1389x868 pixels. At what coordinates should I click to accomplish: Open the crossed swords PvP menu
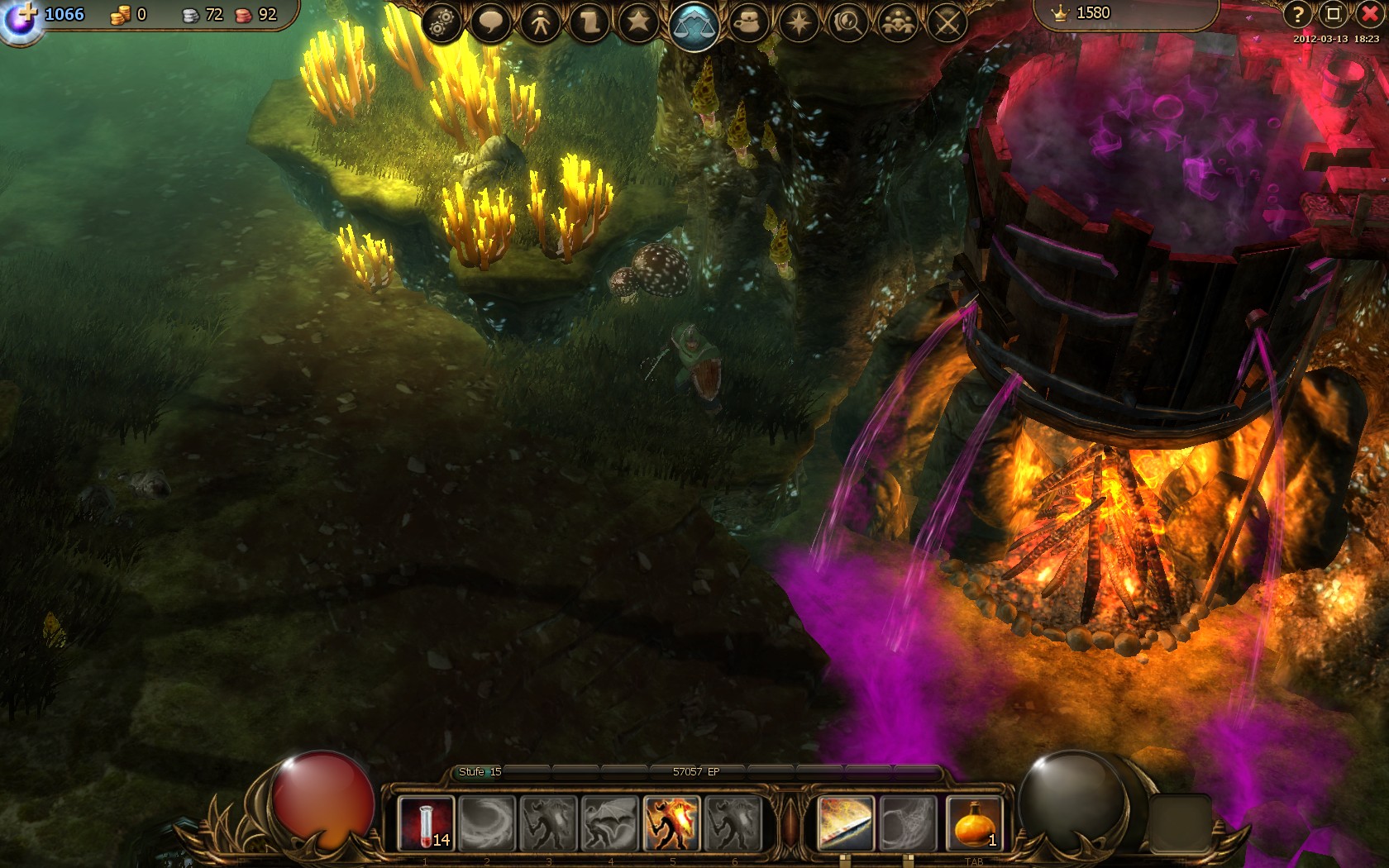(947, 22)
